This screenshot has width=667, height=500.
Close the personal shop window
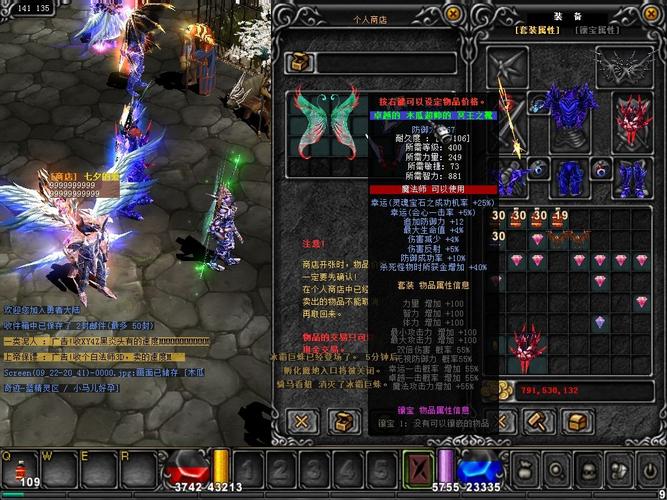coord(454,13)
